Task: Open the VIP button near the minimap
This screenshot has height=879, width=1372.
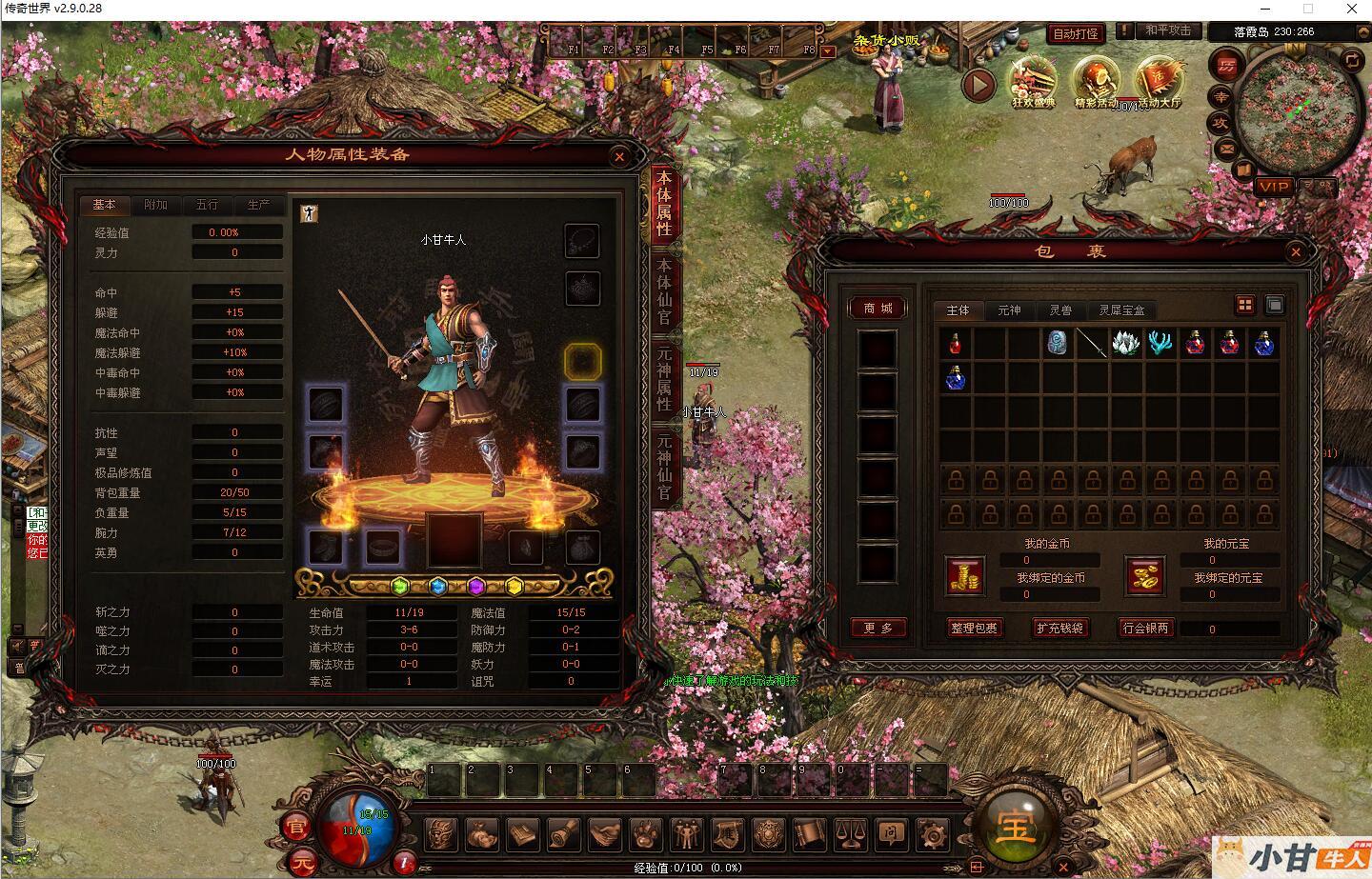Action: pos(1274,187)
